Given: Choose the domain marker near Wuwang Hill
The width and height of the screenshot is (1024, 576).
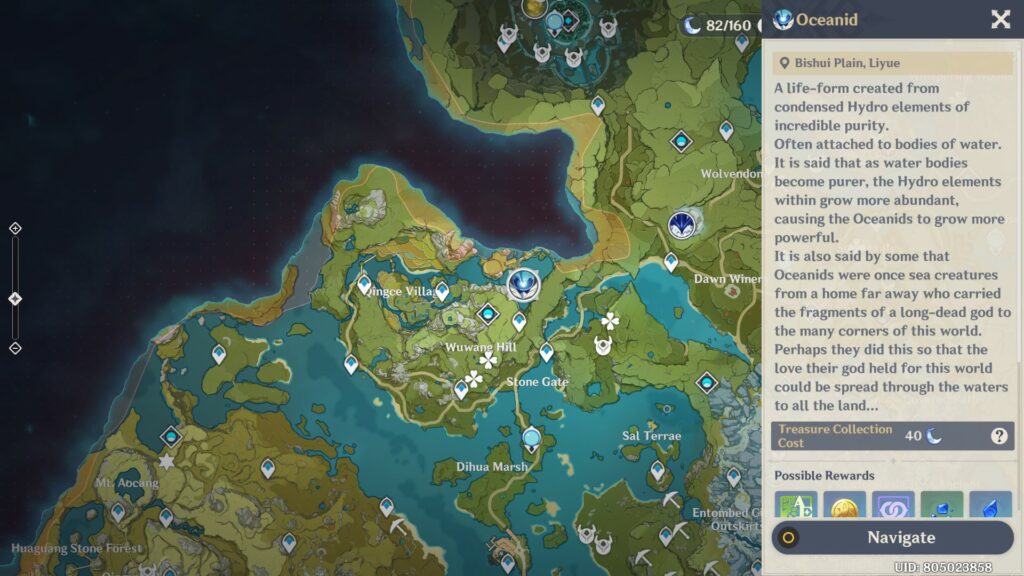Looking at the screenshot, I should 488,314.
